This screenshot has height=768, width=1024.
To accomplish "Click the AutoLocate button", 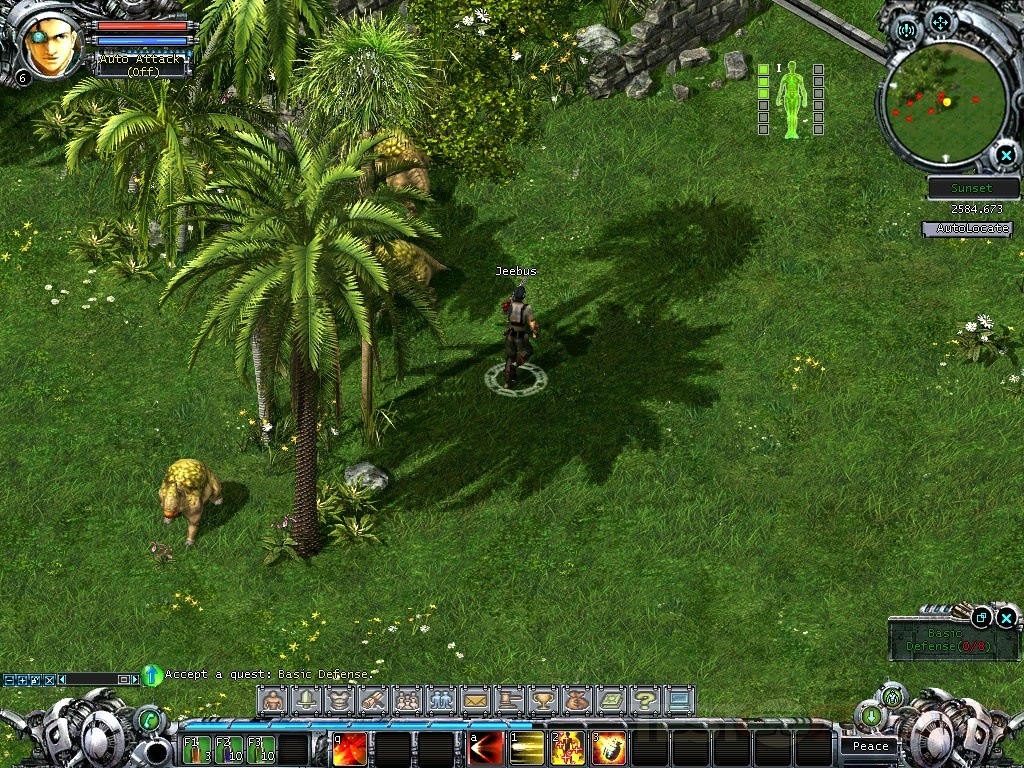I will click(967, 229).
